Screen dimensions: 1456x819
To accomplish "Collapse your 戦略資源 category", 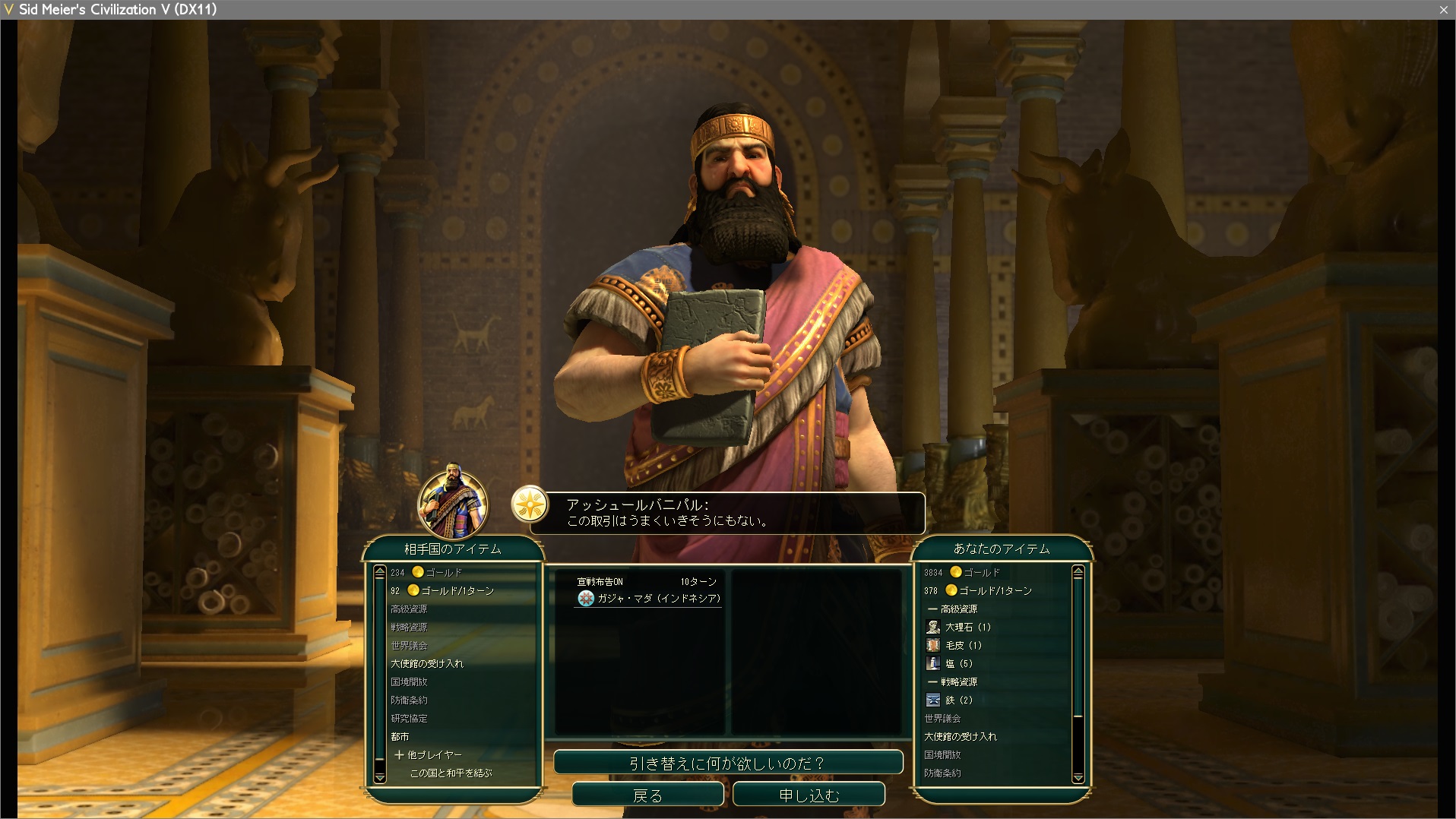I will [x=953, y=681].
